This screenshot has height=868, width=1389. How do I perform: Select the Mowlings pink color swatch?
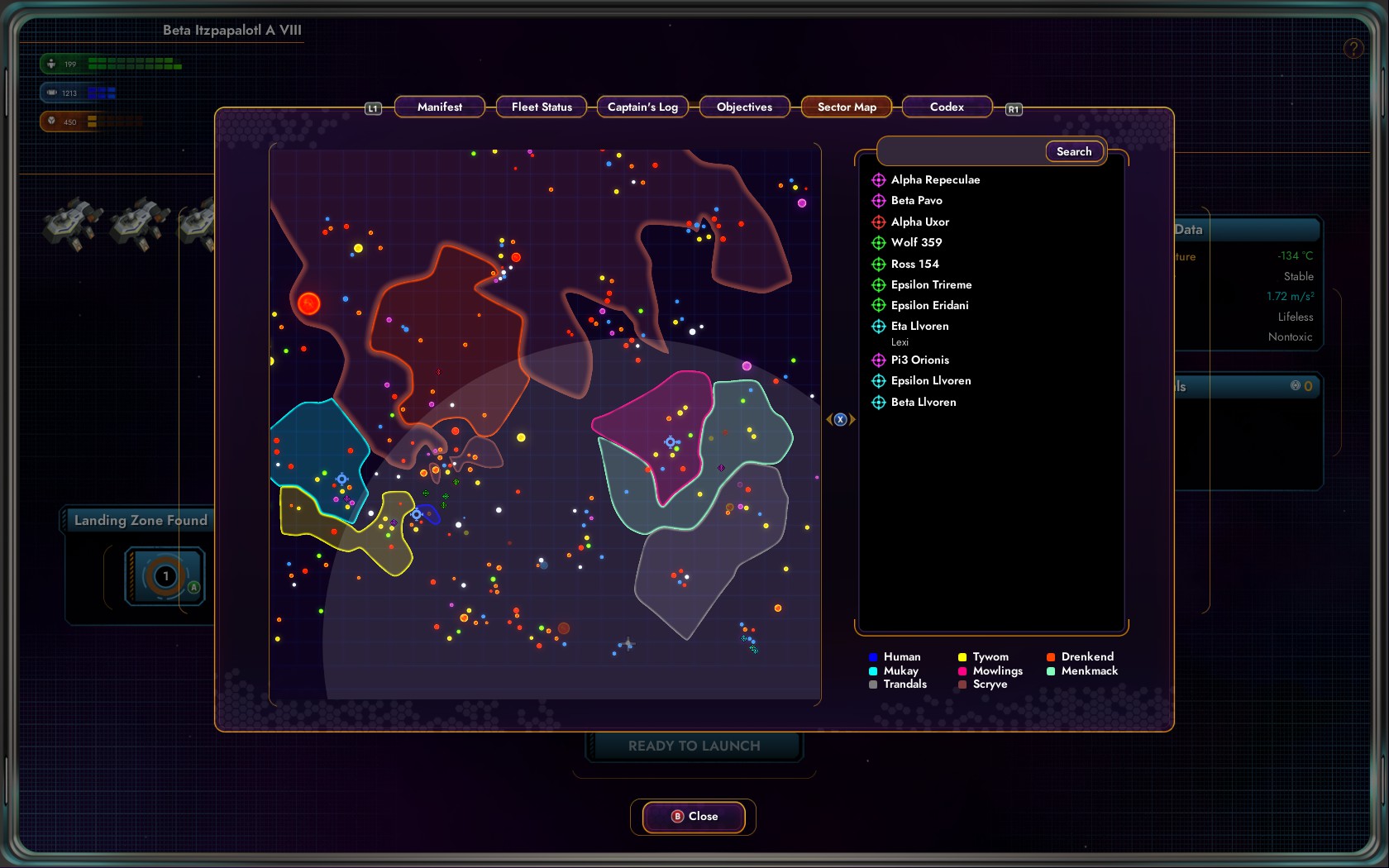[962, 670]
